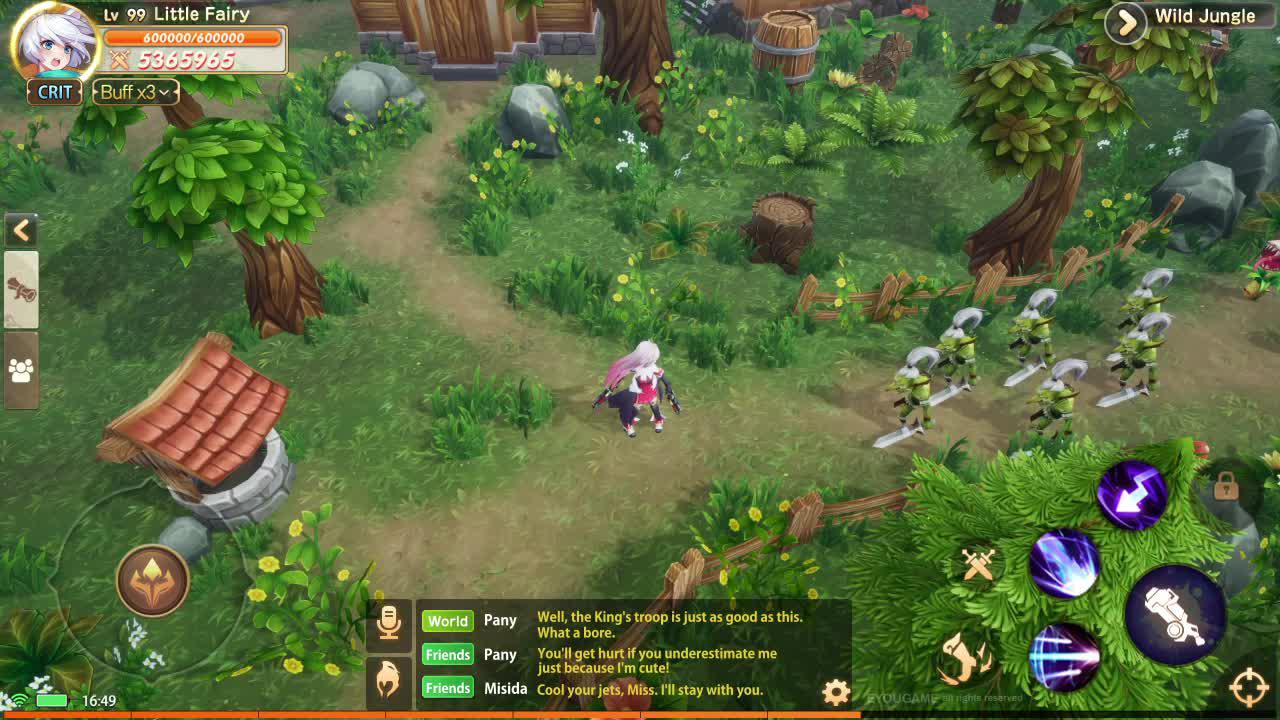Select the World chat channel tag
Image resolution: width=1280 pixels, height=720 pixels.
click(x=448, y=621)
